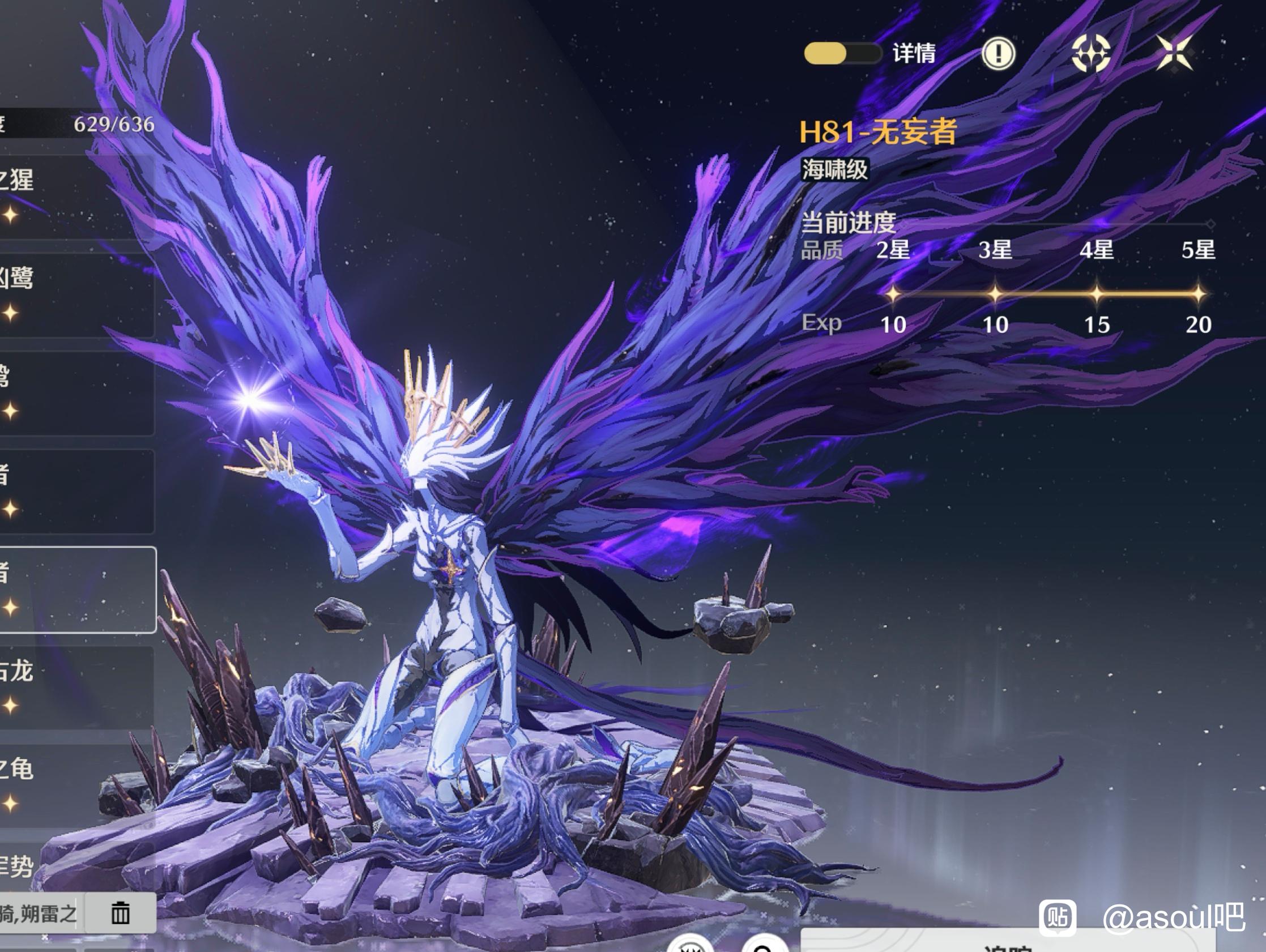Click the 2星 quality milestone star
Image resolution: width=1266 pixels, height=952 pixels.
point(893,294)
